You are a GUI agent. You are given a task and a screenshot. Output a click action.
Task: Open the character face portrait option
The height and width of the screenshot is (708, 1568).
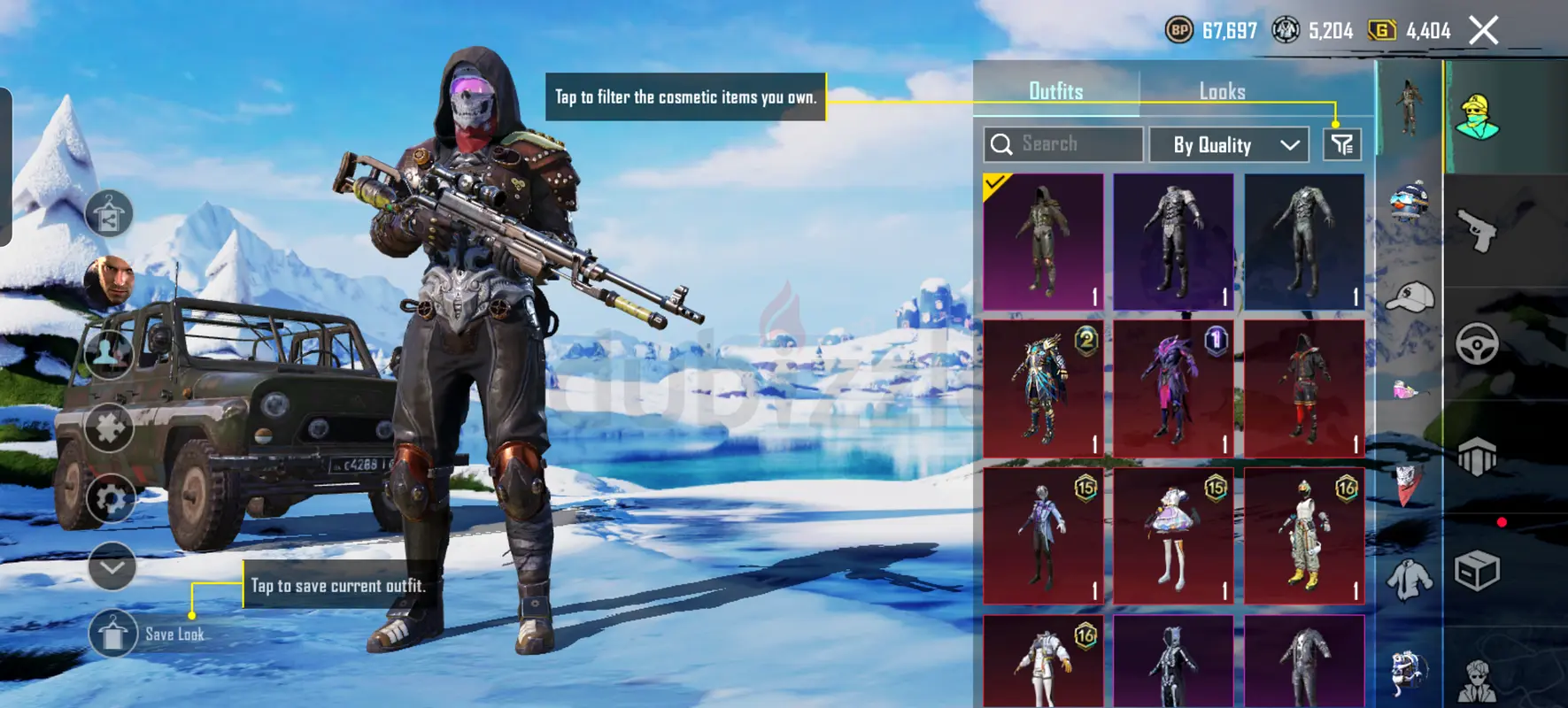click(109, 282)
